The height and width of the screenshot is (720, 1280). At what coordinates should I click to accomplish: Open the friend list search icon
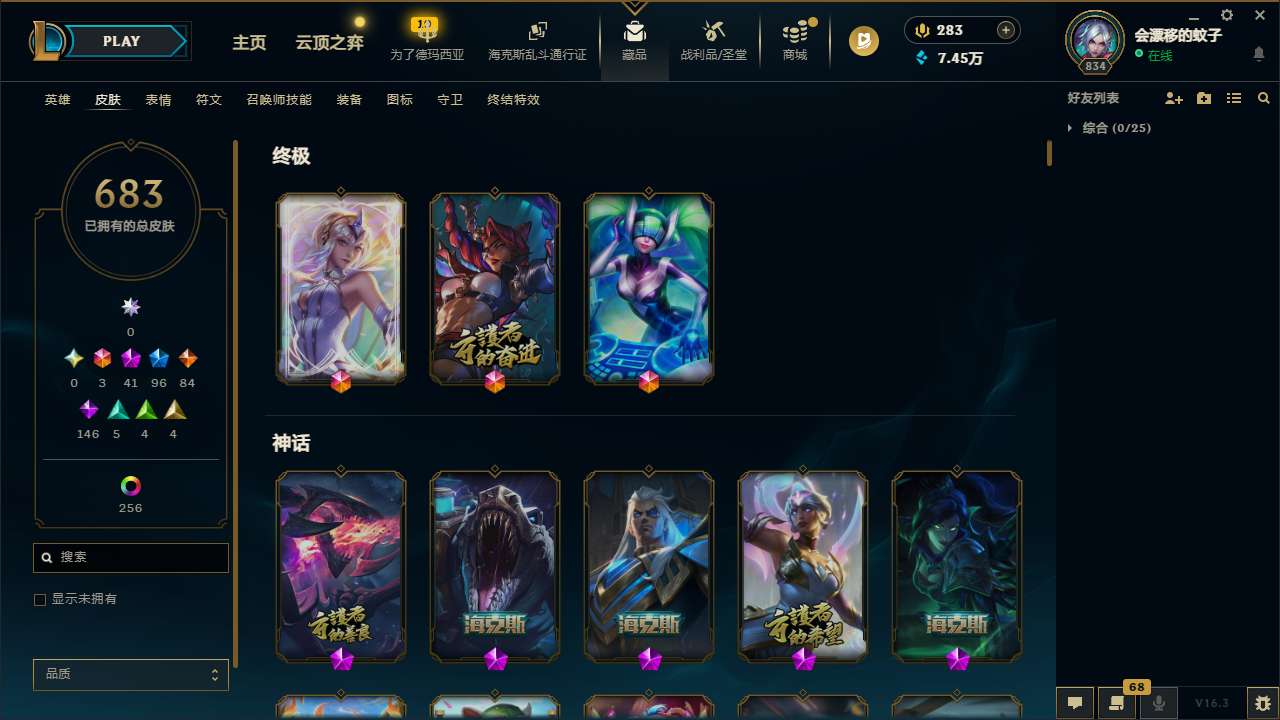point(1263,98)
